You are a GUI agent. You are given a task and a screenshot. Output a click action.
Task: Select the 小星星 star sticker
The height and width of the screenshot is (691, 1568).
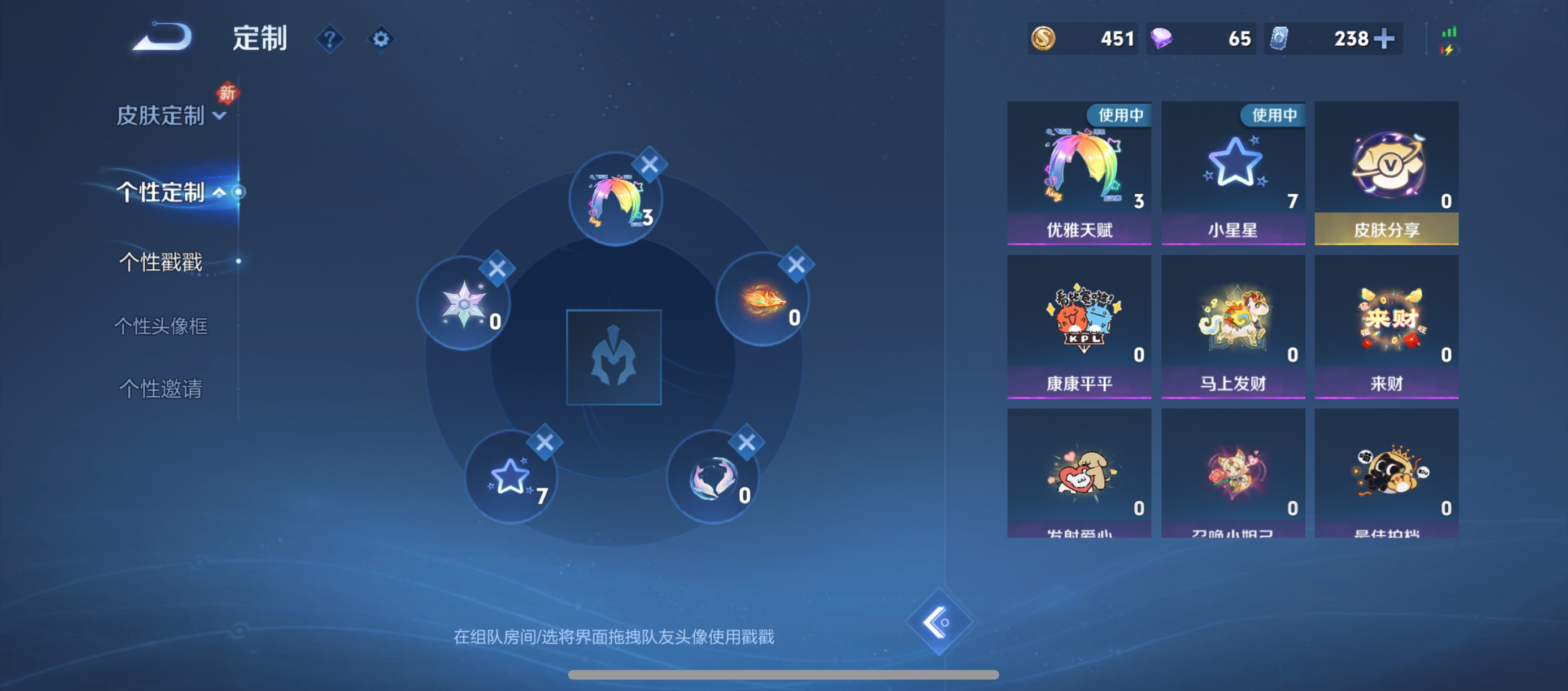(1232, 167)
